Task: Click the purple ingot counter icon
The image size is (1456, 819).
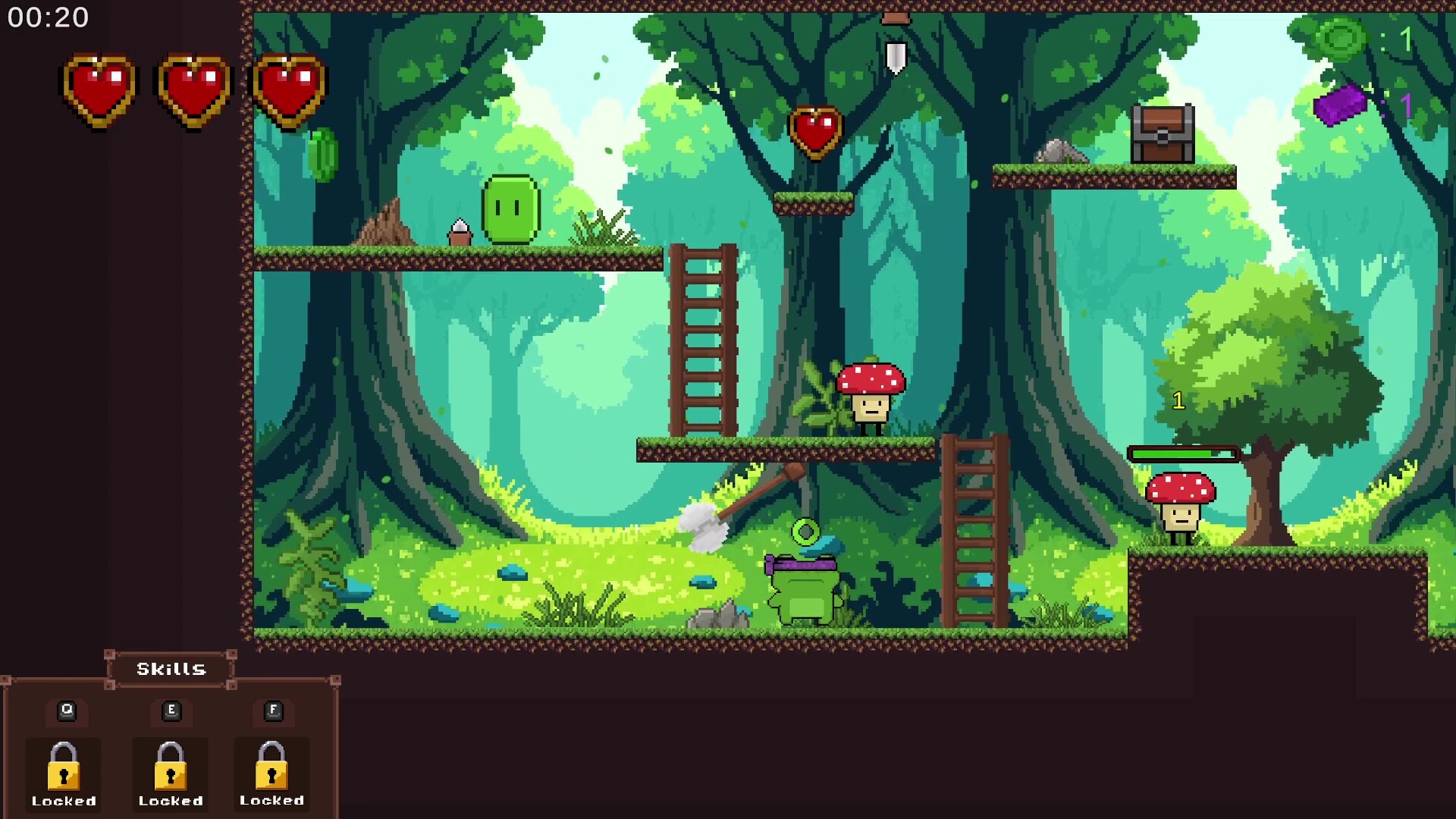Action: point(1339,104)
